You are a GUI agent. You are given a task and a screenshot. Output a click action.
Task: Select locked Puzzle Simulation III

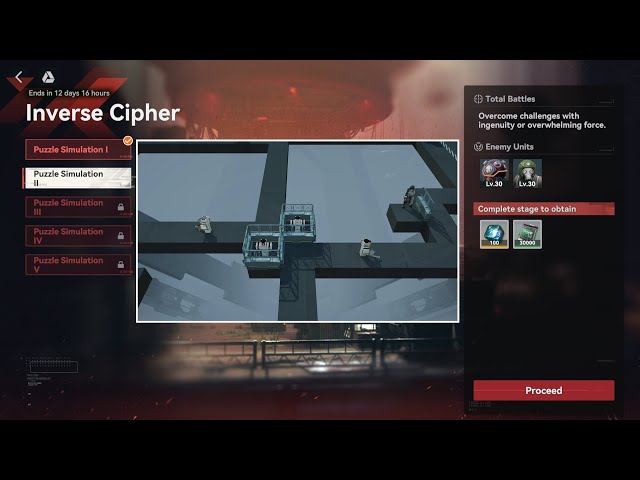pyautogui.click(x=78, y=207)
